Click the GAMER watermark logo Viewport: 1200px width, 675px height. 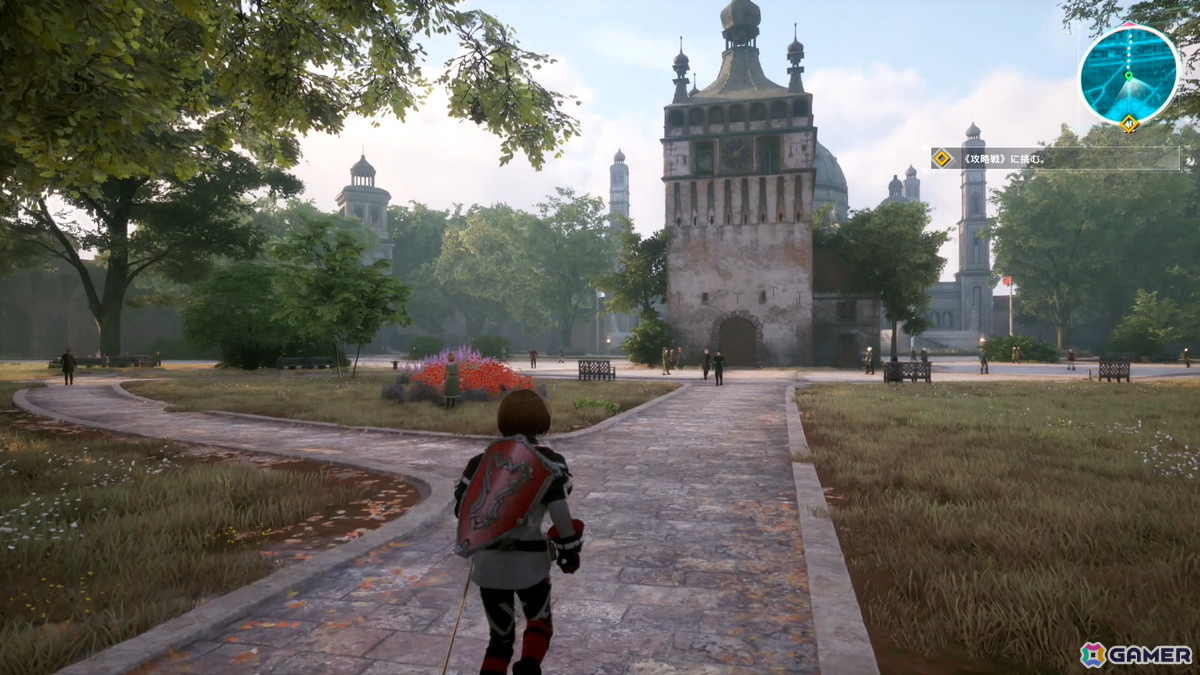click(x=1136, y=654)
